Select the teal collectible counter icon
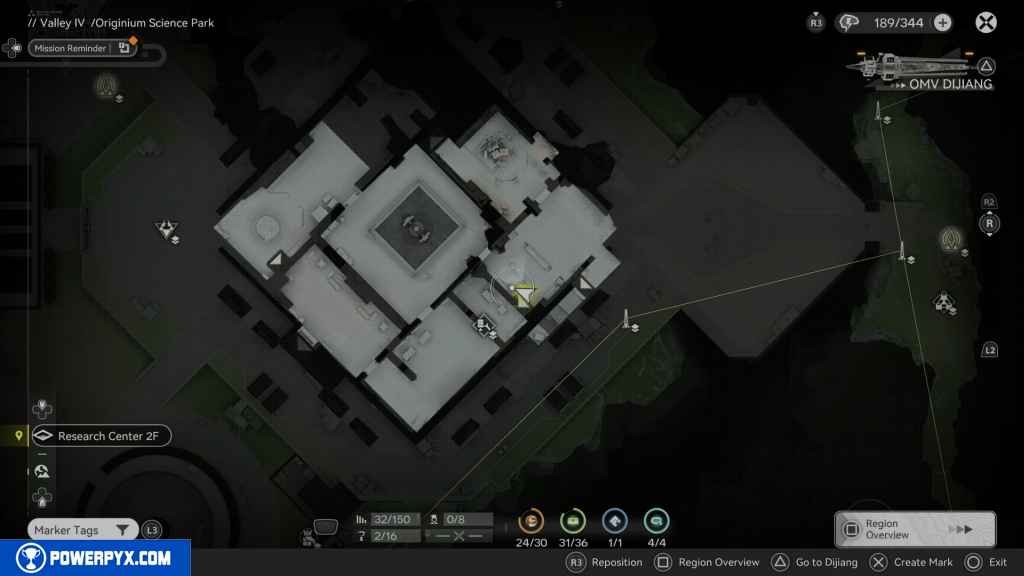This screenshot has height=576, width=1024. [x=656, y=521]
